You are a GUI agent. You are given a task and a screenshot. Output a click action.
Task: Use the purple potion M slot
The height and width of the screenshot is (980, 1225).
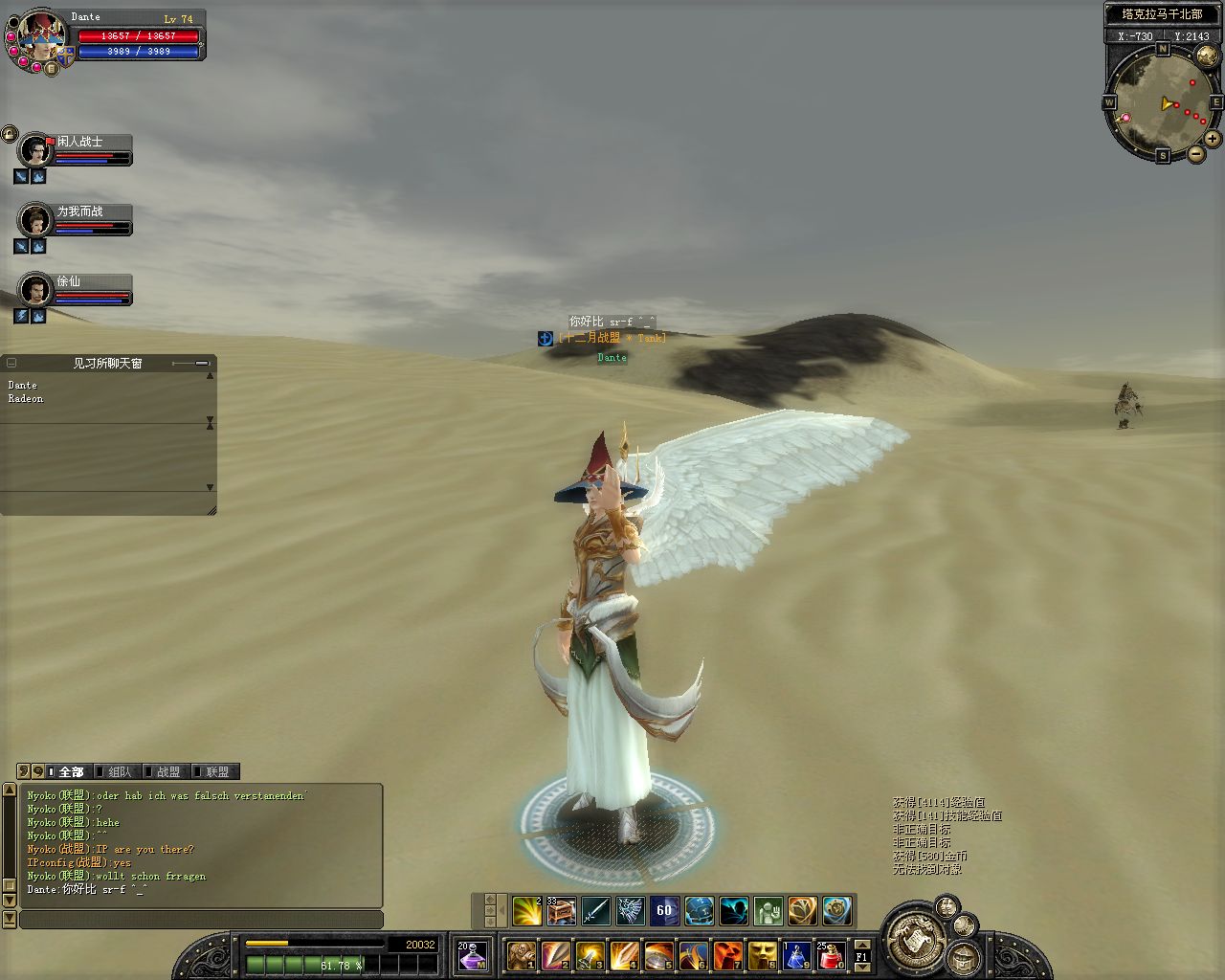pyautogui.click(x=472, y=955)
